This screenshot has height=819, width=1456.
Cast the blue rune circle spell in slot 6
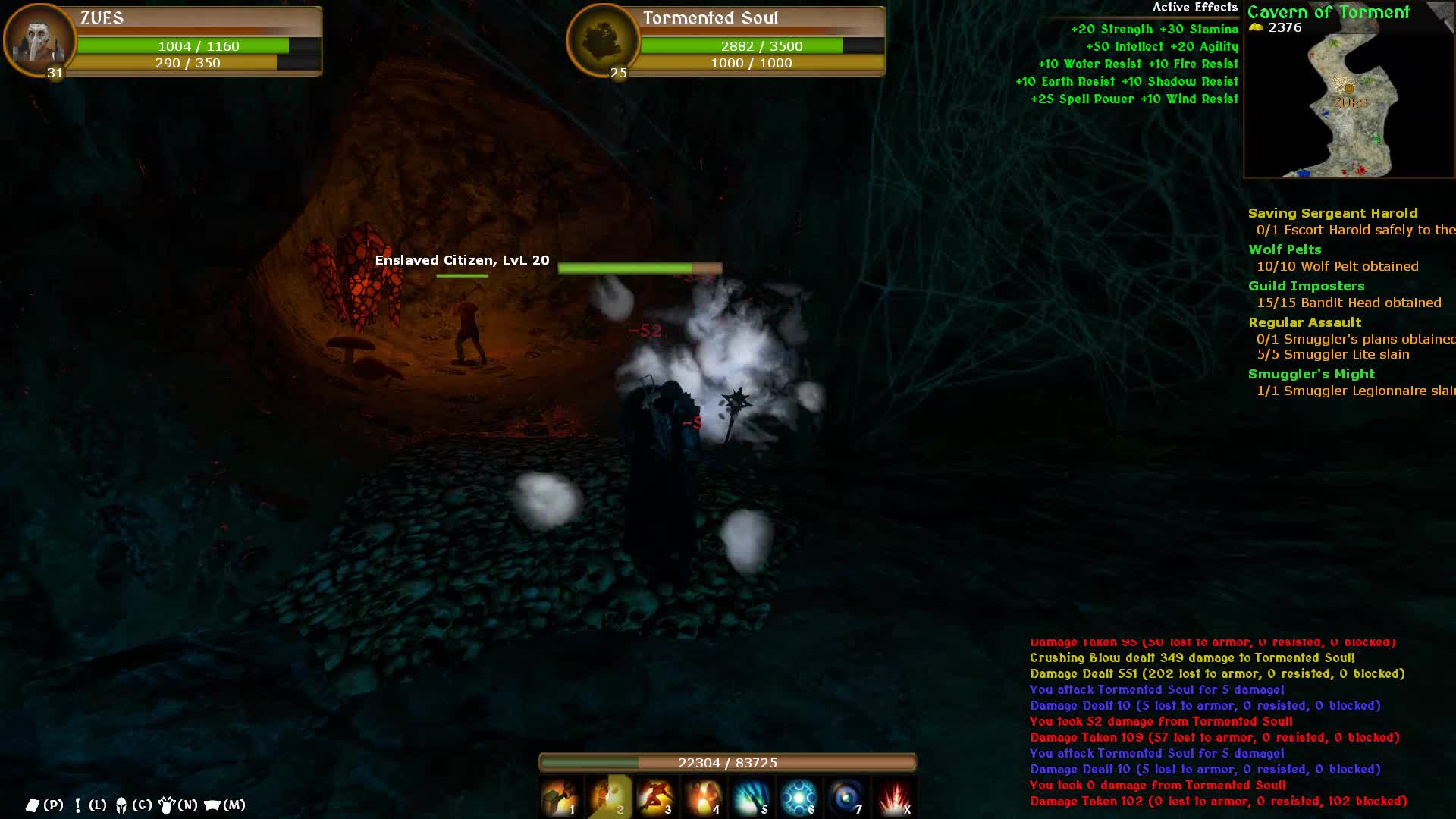[x=799, y=797]
